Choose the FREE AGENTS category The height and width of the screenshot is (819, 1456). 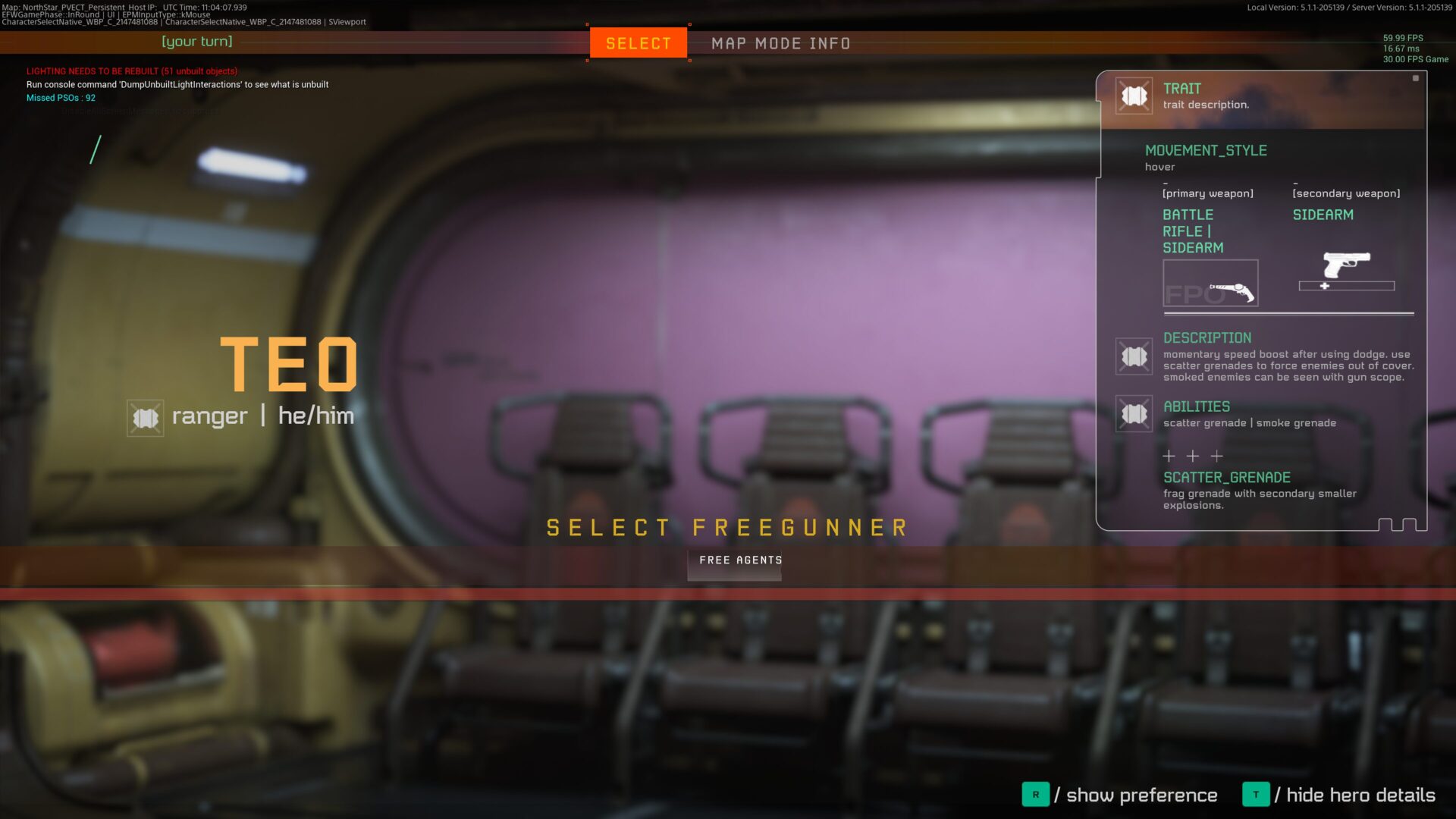pos(740,560)
